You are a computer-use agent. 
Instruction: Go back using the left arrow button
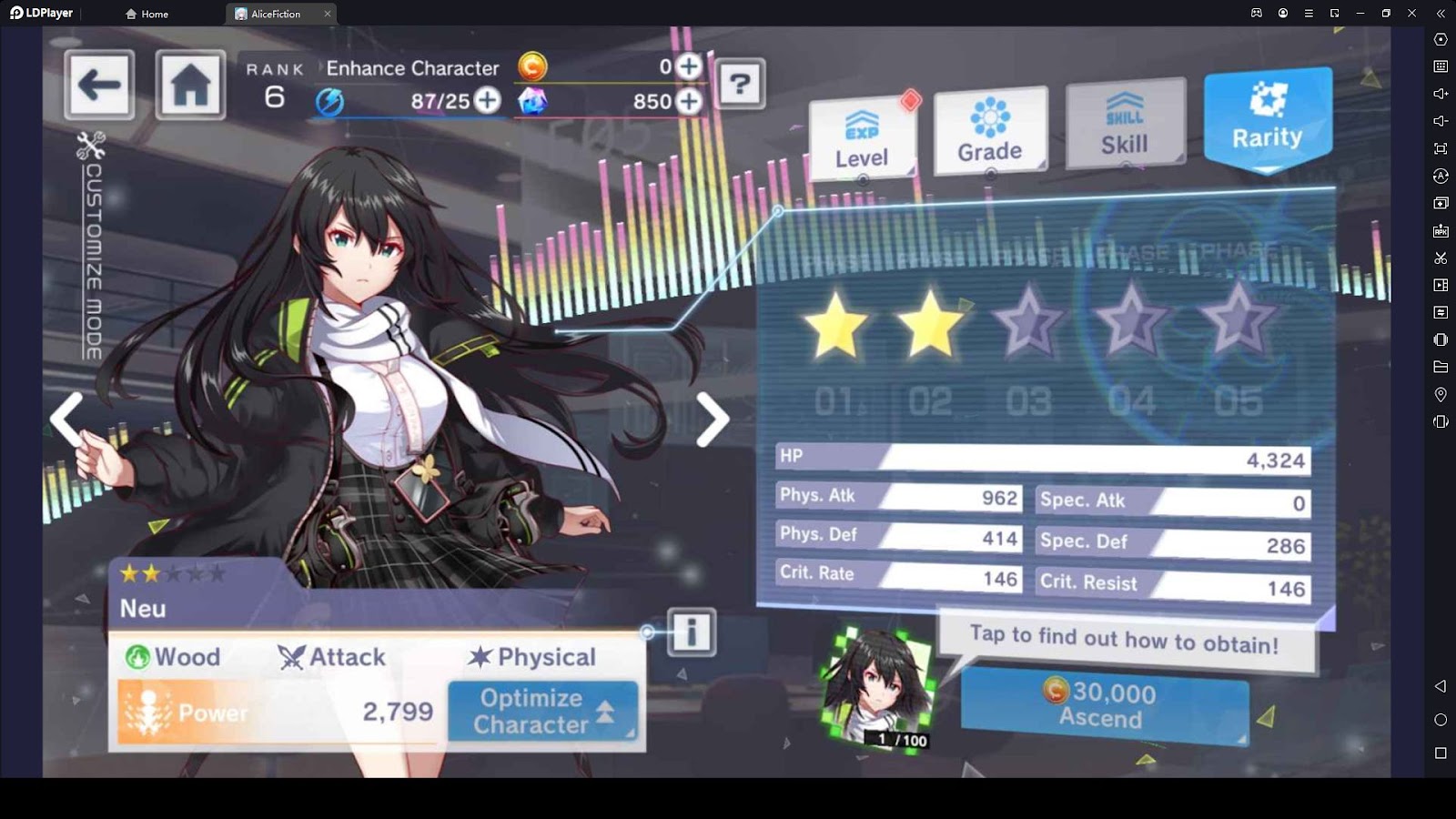point(99,86)
